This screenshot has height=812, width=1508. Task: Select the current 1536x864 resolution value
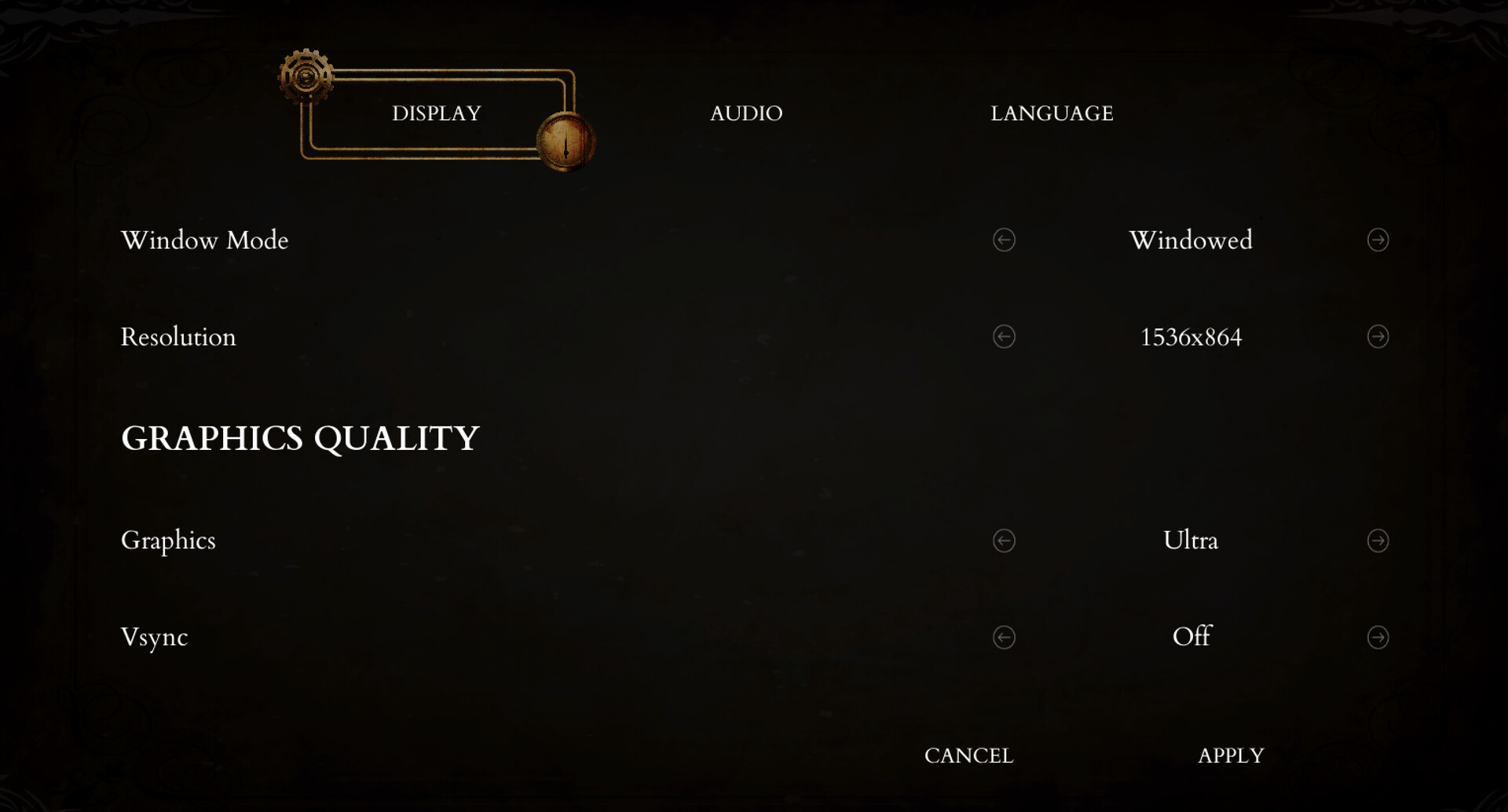[x=1191, y=337]
